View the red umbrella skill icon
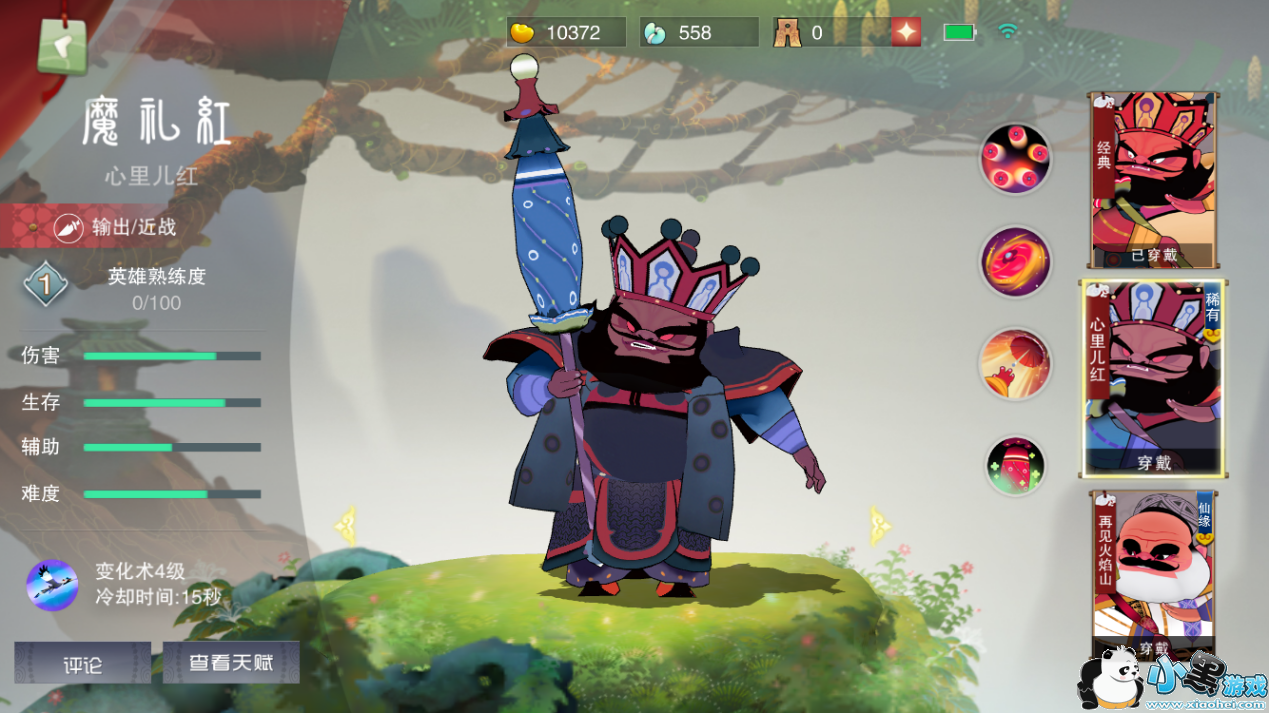The width and height of the screenshot is (1269, 713). (x=1015, y=364)
